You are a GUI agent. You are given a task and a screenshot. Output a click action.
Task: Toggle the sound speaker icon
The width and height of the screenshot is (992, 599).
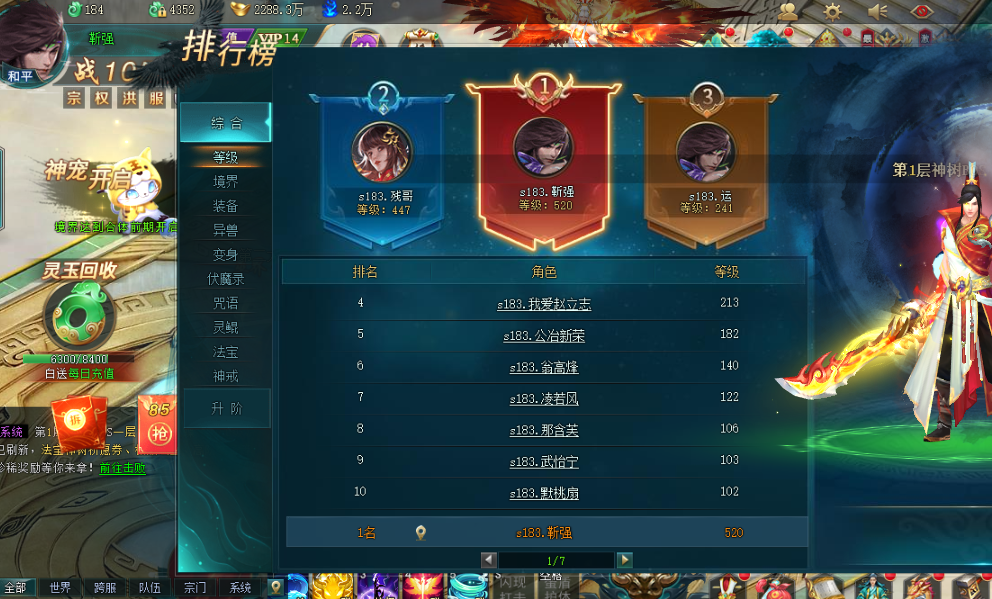click(879, 11)
